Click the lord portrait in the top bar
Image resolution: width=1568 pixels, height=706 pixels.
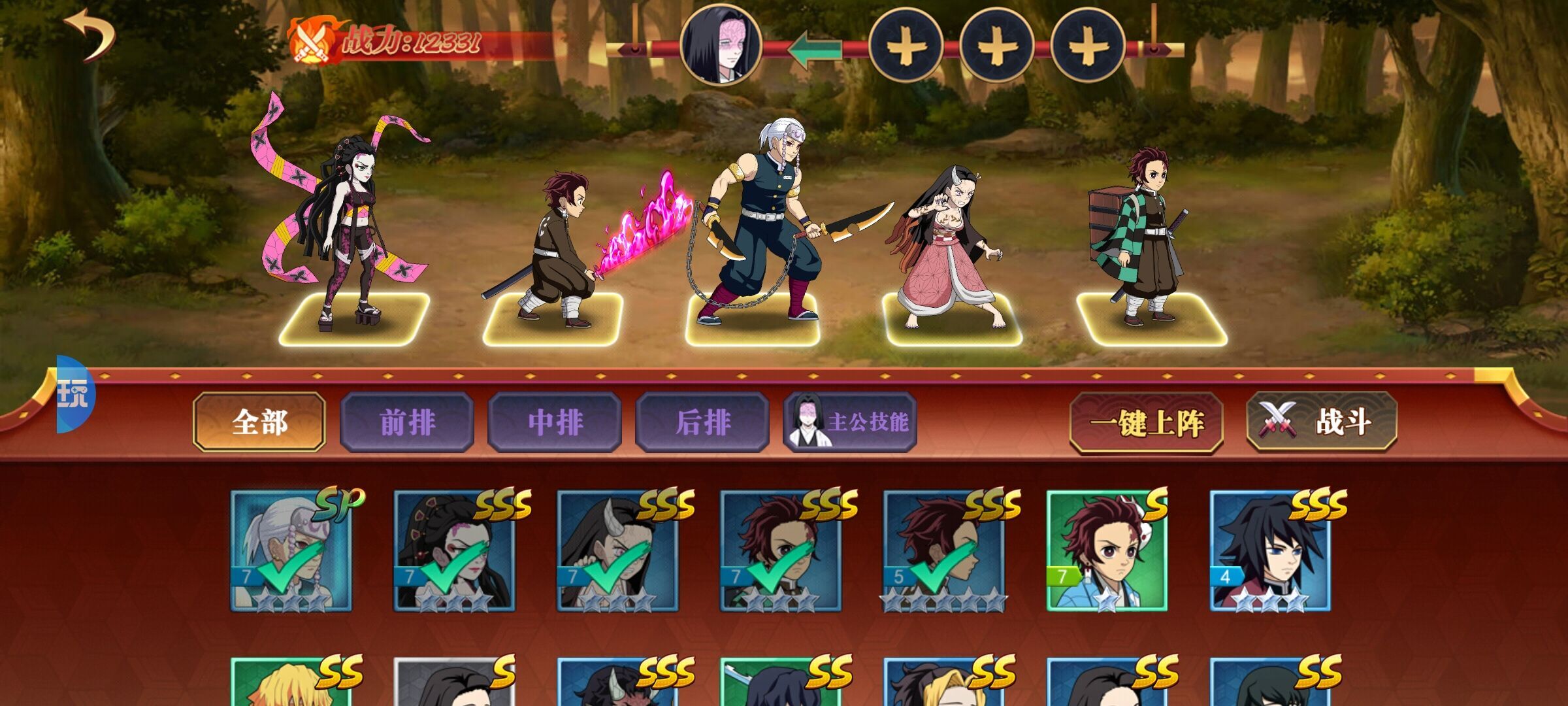point(721,44)
